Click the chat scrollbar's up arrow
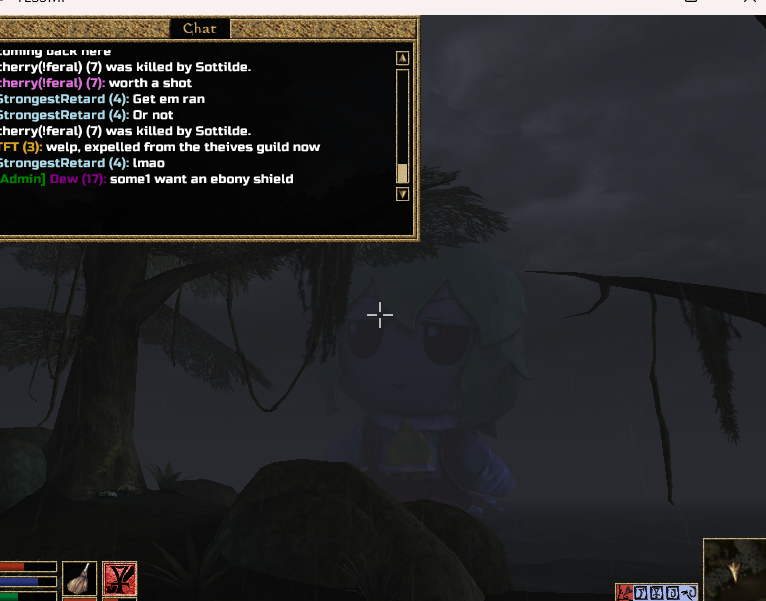 coord(402,58)
